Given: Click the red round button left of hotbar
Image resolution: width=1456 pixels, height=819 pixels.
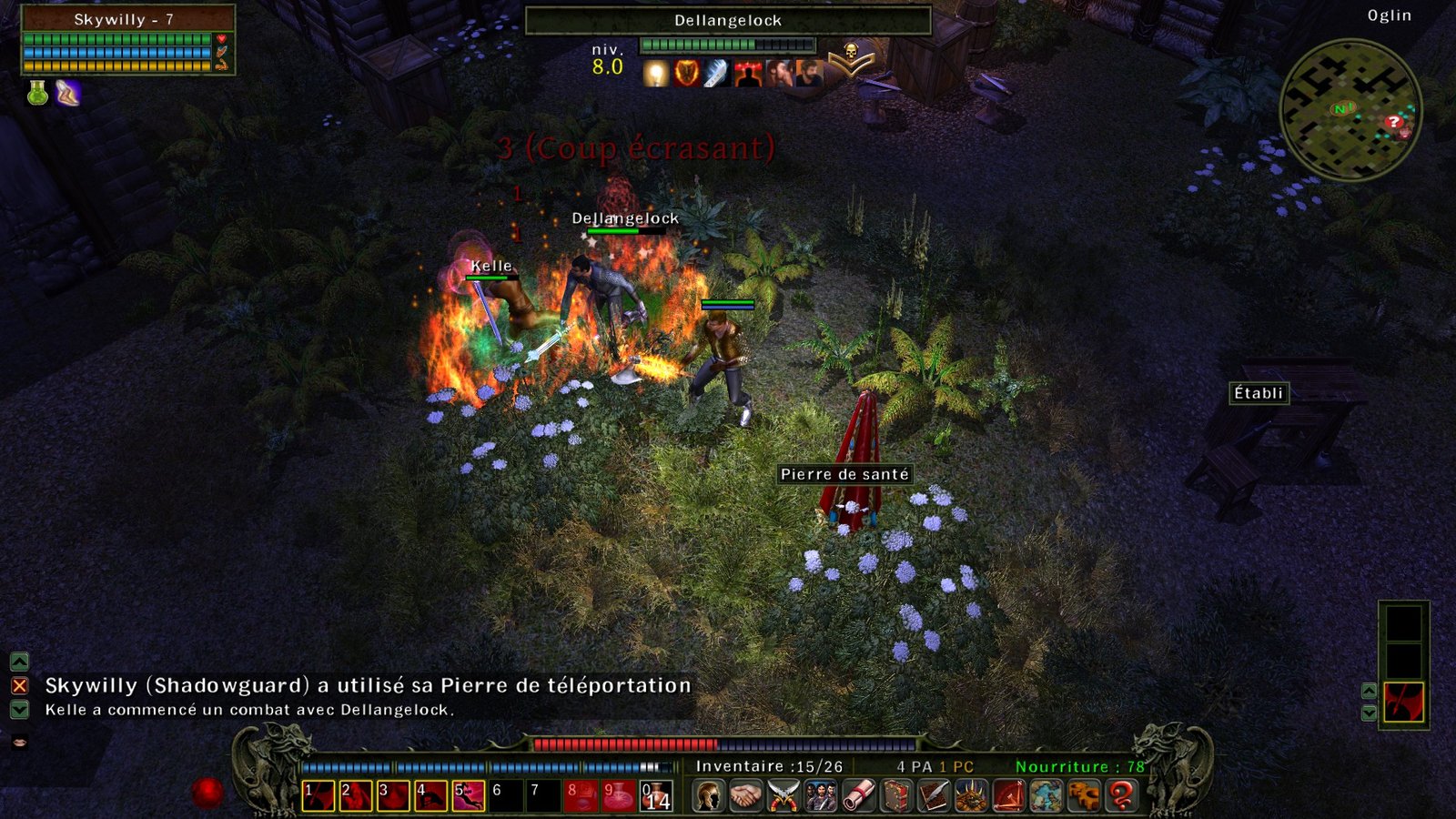Looking at the screenshot, I should (x=207, y=792).
